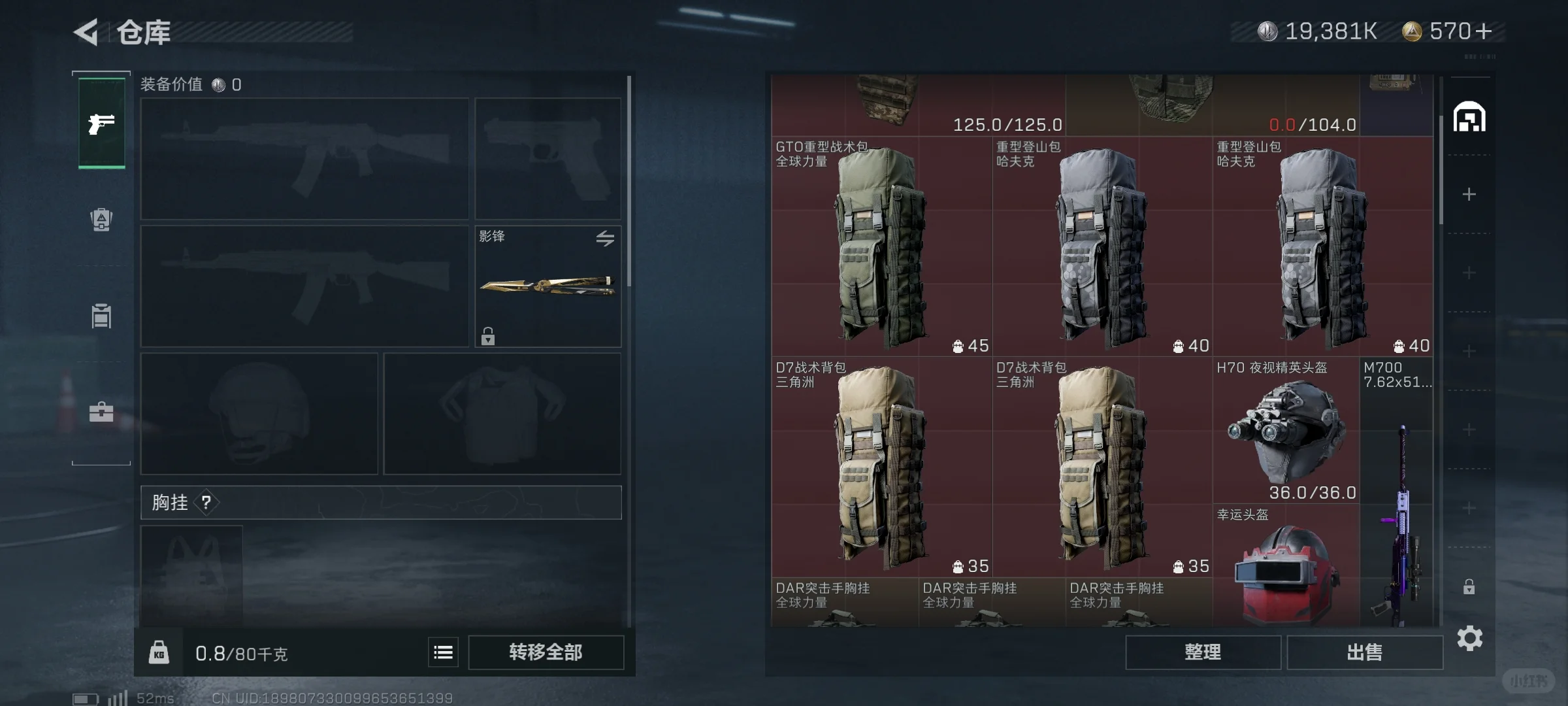Screen dimensions: 1568x706
Task: Toggle the list view icon
Action: (443, 652)
